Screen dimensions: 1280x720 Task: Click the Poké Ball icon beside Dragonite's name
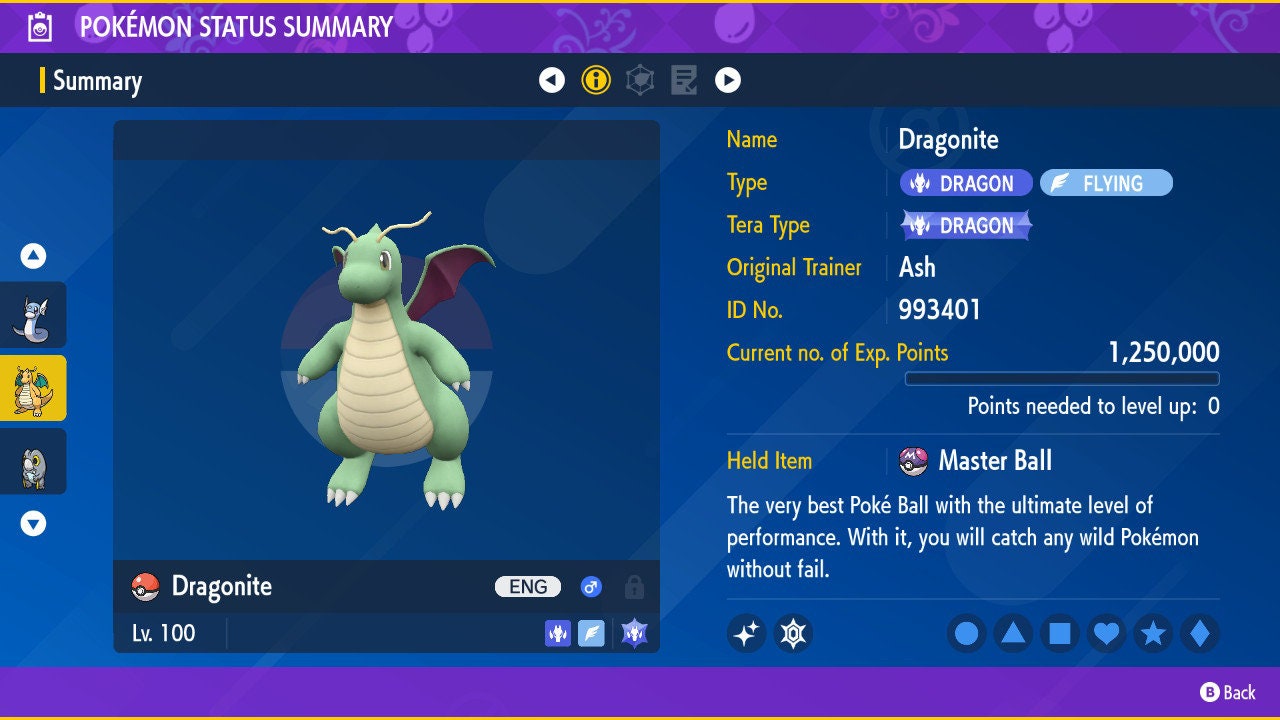[143, 587]
